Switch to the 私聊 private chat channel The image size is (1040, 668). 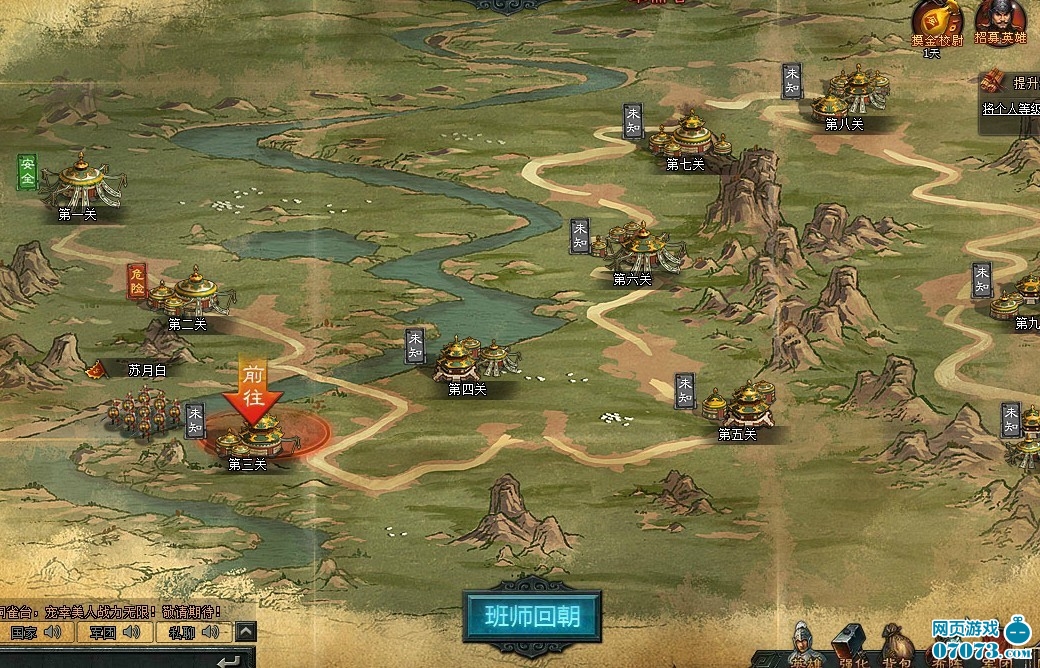[191, 632]
